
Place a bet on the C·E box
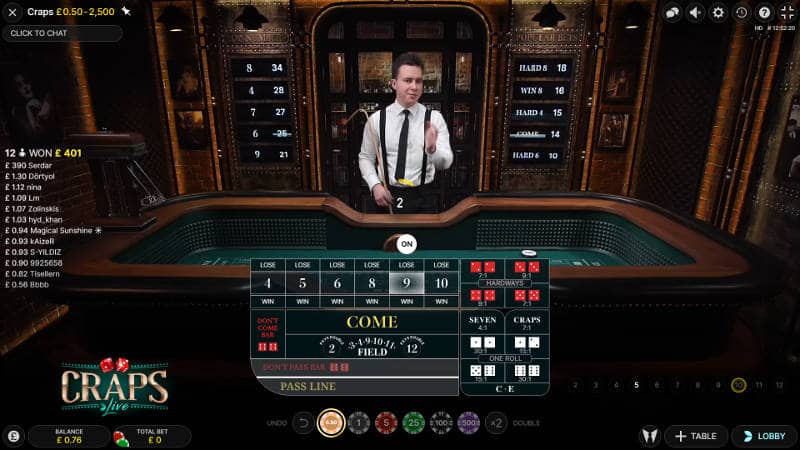(505, 389)
